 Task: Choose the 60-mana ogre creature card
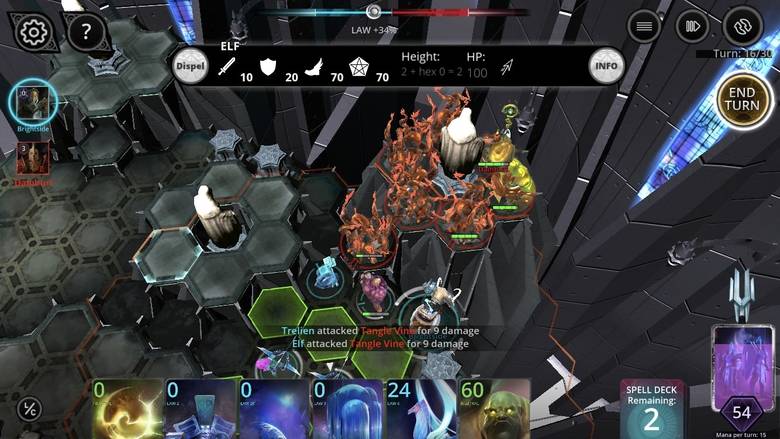coord(494,409)
